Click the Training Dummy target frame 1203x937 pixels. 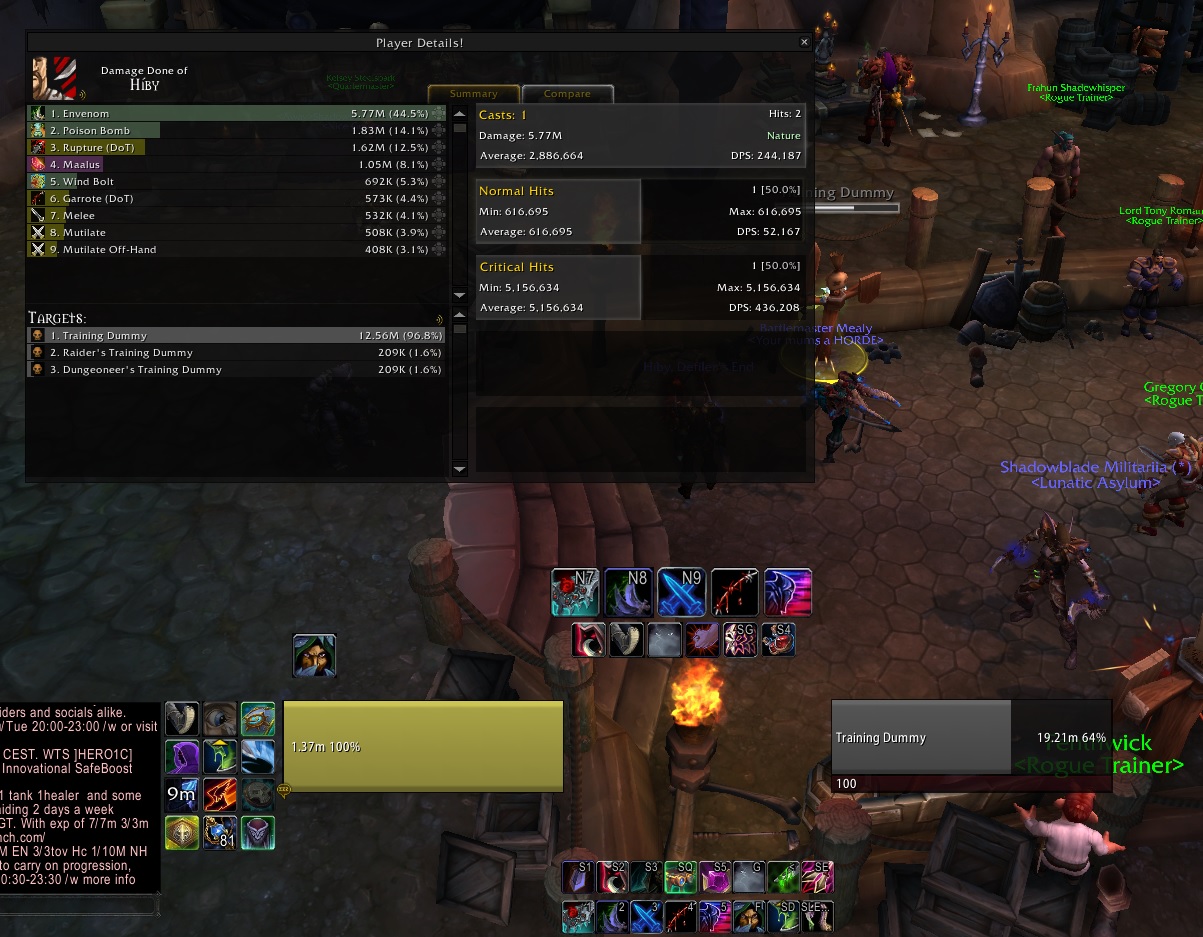[970, 737]
